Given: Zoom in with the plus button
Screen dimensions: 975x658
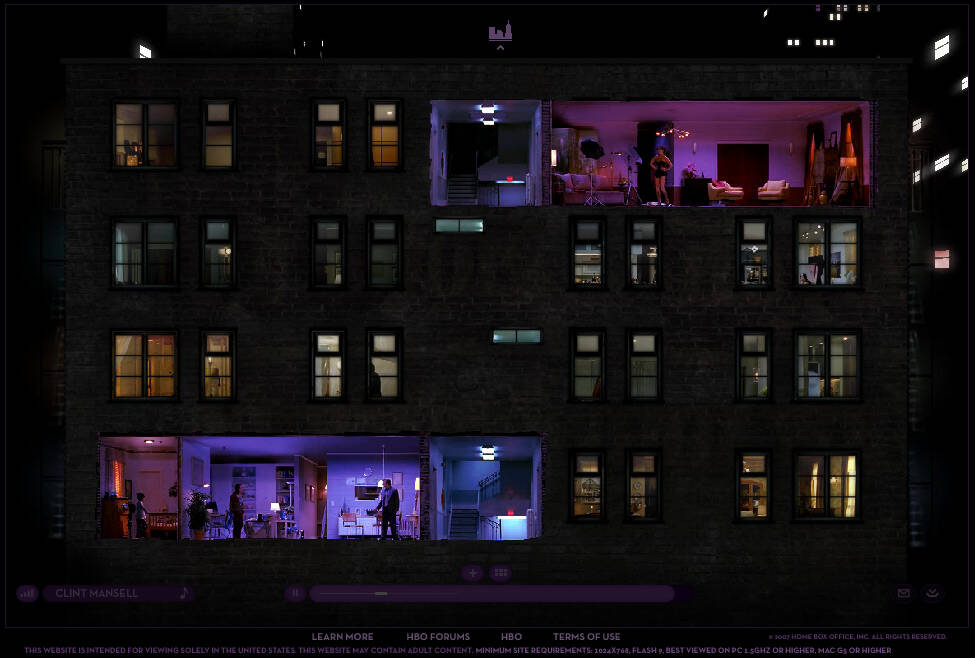Looking at the screenshot, I should coord(473,573).
